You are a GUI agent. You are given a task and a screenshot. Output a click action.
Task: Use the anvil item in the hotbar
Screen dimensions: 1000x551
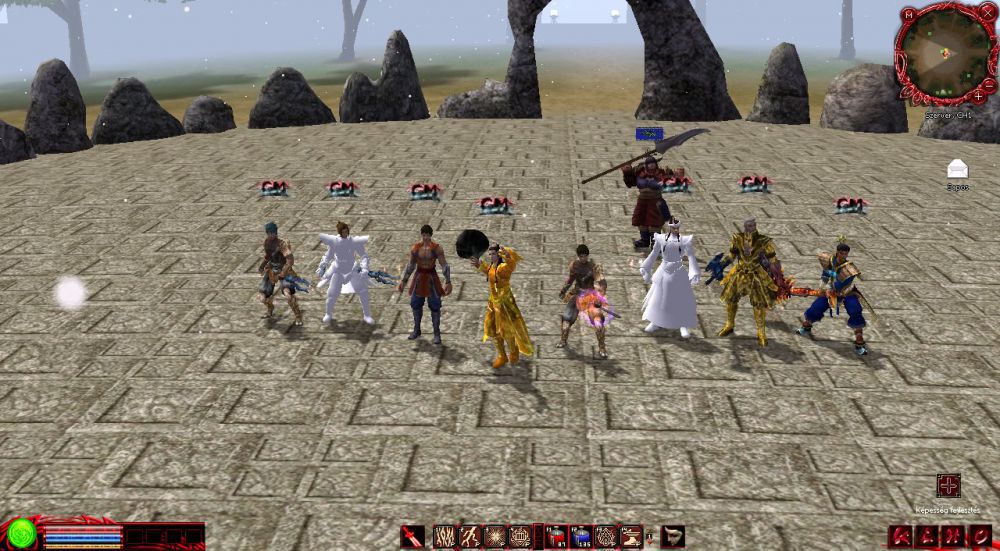pyautogui.click(x=630, y=537)
